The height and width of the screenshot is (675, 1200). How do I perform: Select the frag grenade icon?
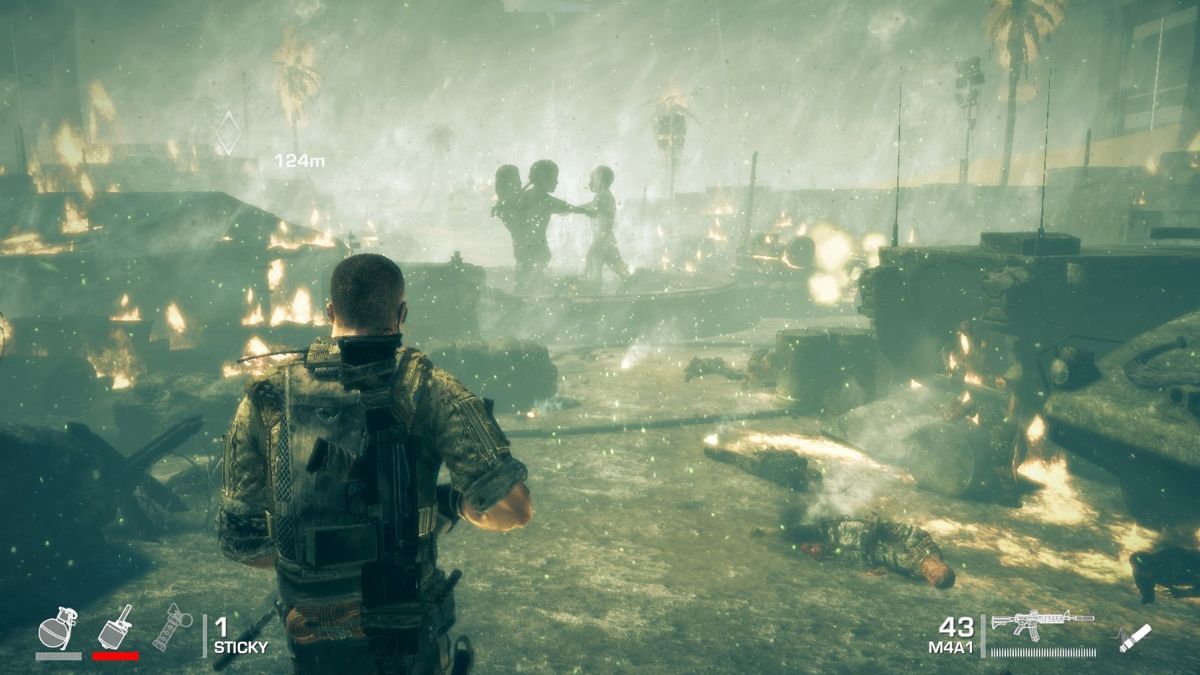tap(57, 629)
